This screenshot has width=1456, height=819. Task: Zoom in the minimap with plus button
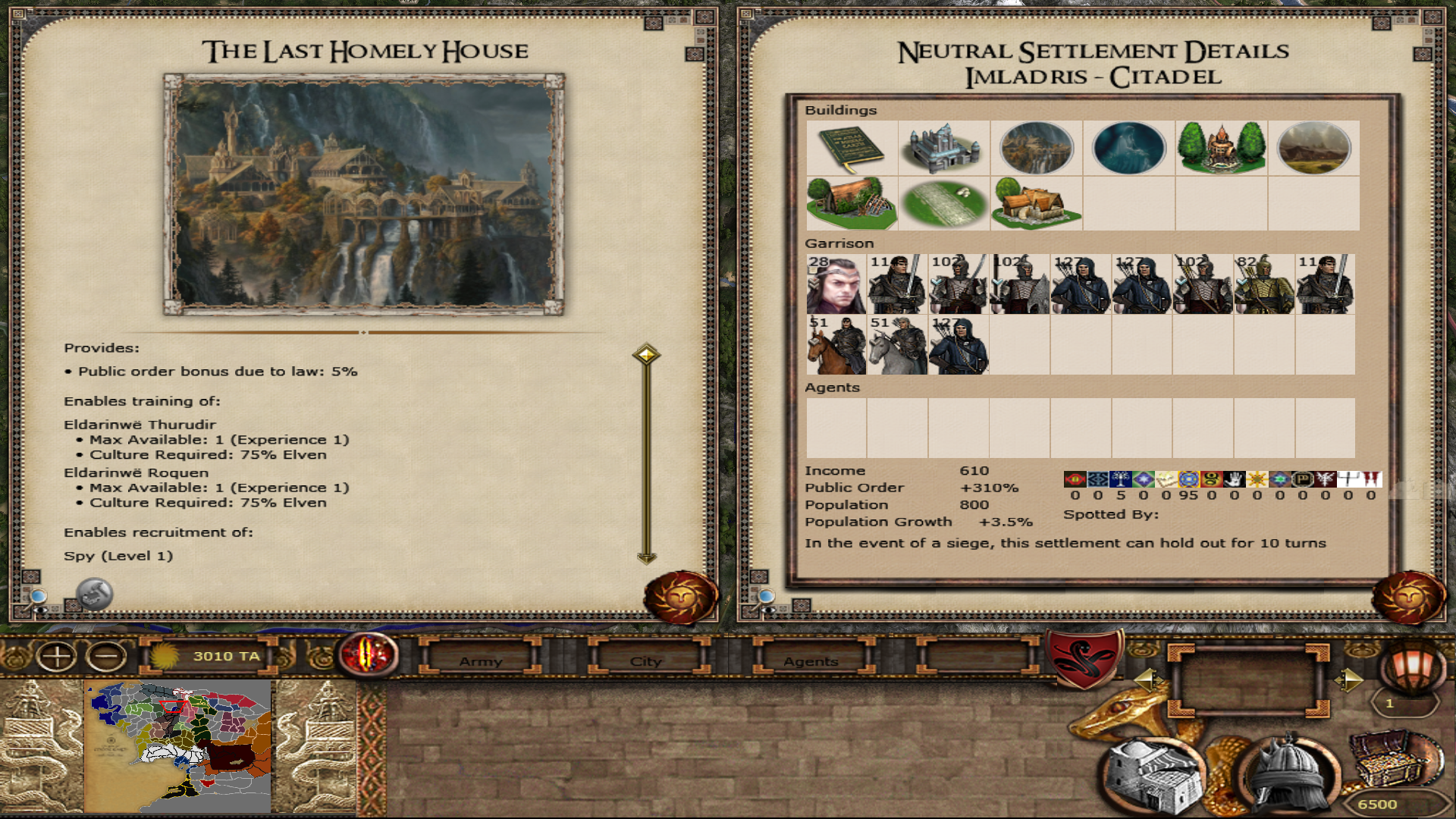coord(57,656)
